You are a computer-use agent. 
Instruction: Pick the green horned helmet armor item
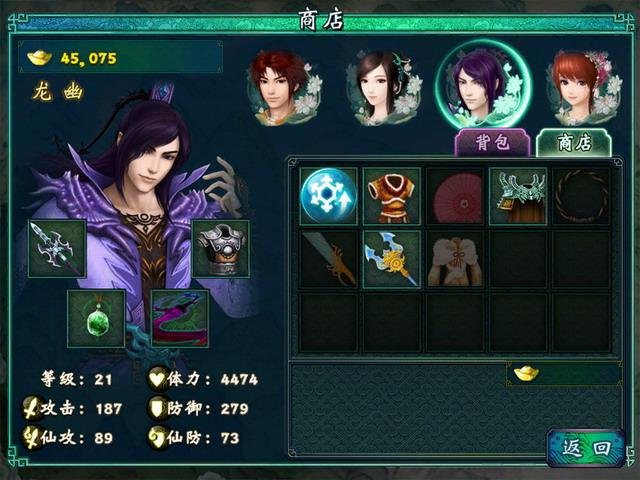[x=518, y=196]
